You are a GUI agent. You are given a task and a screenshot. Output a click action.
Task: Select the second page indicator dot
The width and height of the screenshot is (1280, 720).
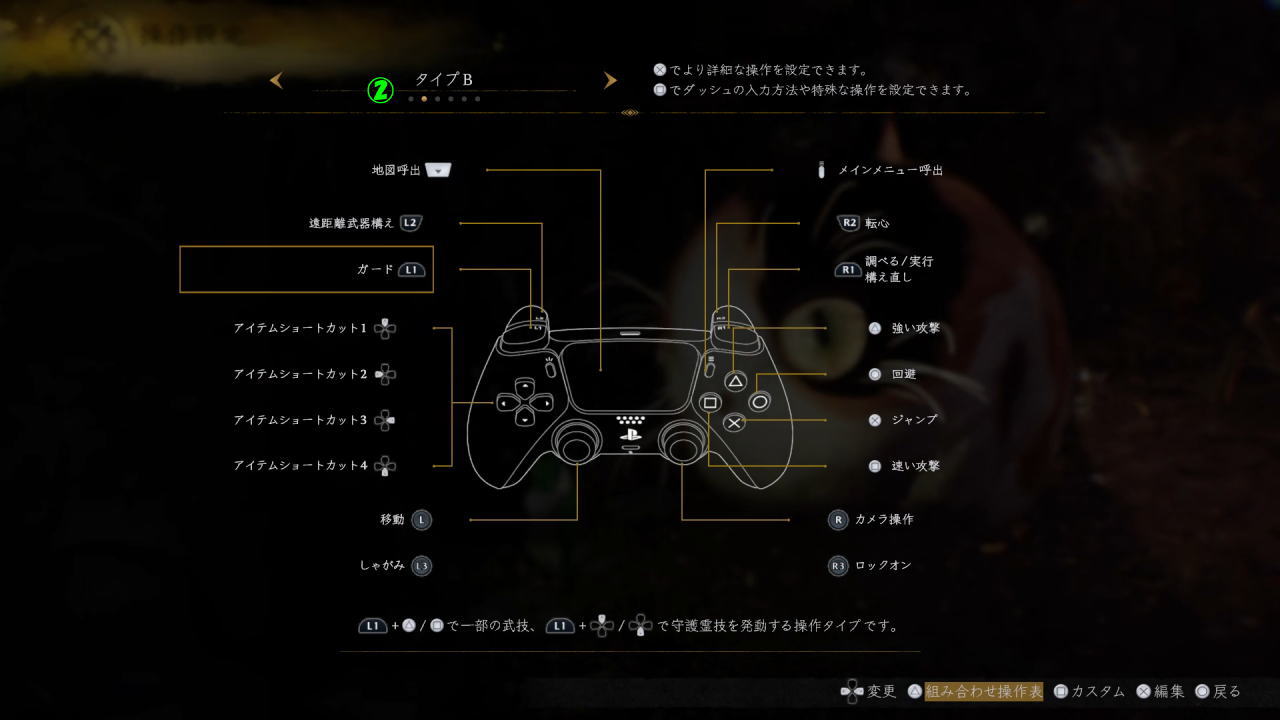point(423,99)
